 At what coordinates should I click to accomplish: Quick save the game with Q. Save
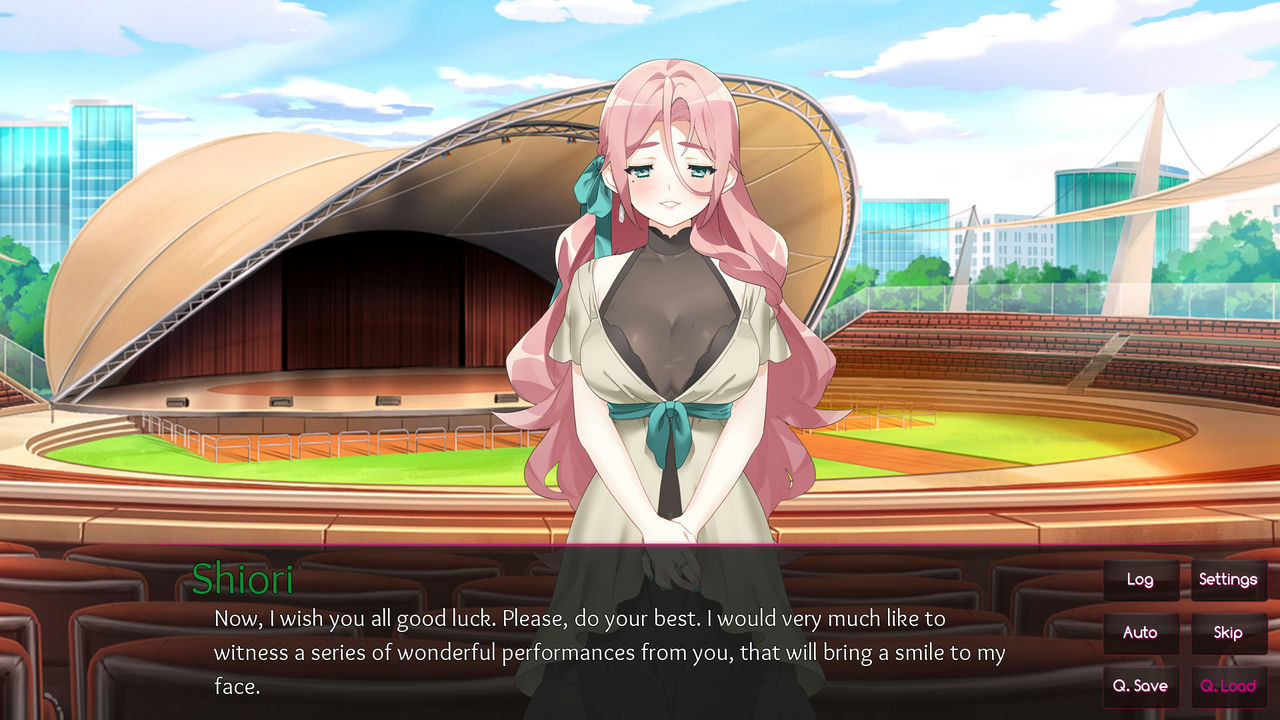(x=1140, y=686)
